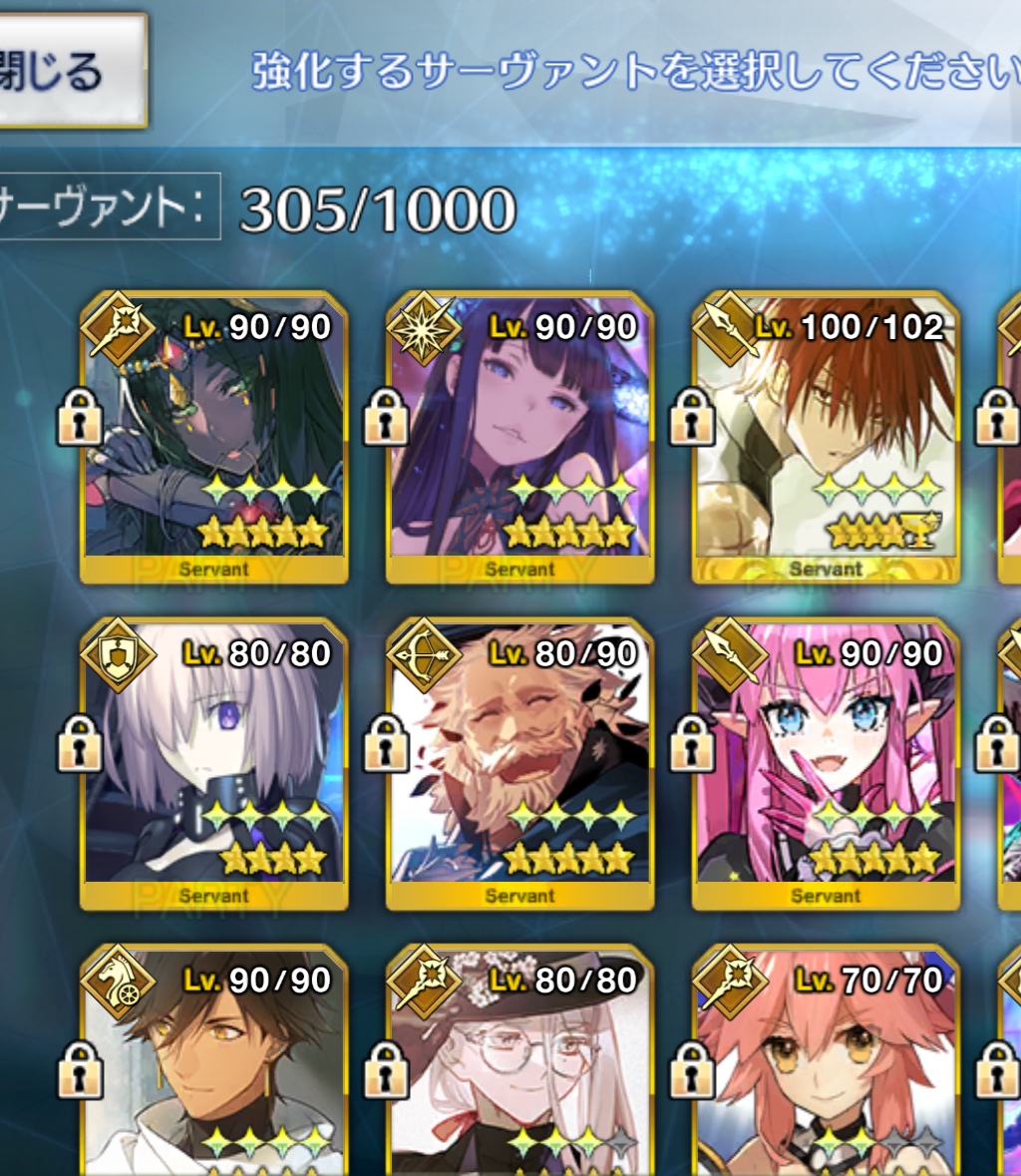Select the dark-skinned green-haired Caster servant card
This screenshot has height=1176, width=1021.
(x=213, y=439)
